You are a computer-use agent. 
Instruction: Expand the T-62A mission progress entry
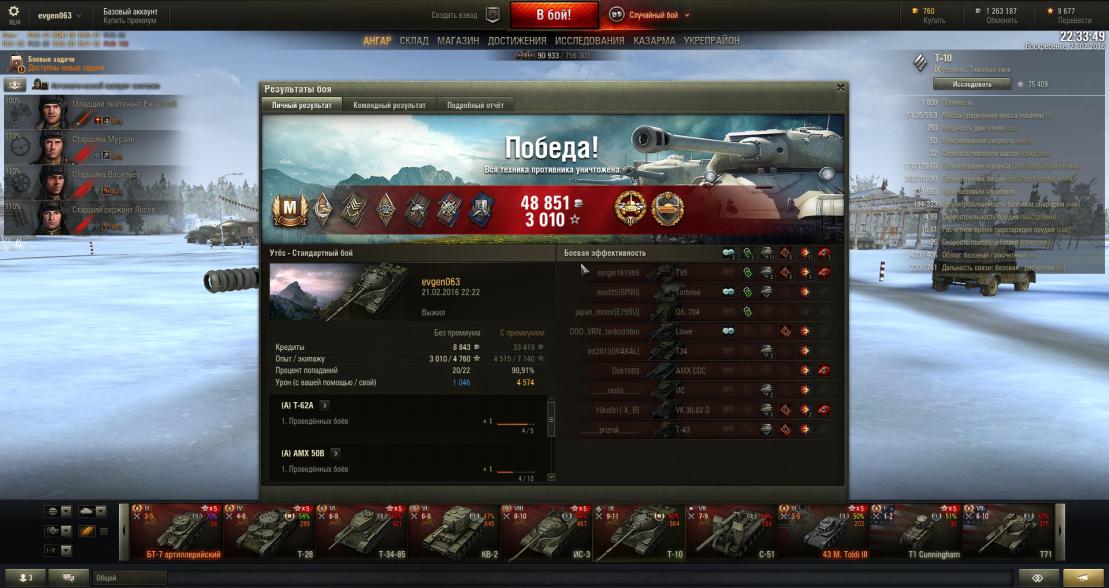pos(324,405)
